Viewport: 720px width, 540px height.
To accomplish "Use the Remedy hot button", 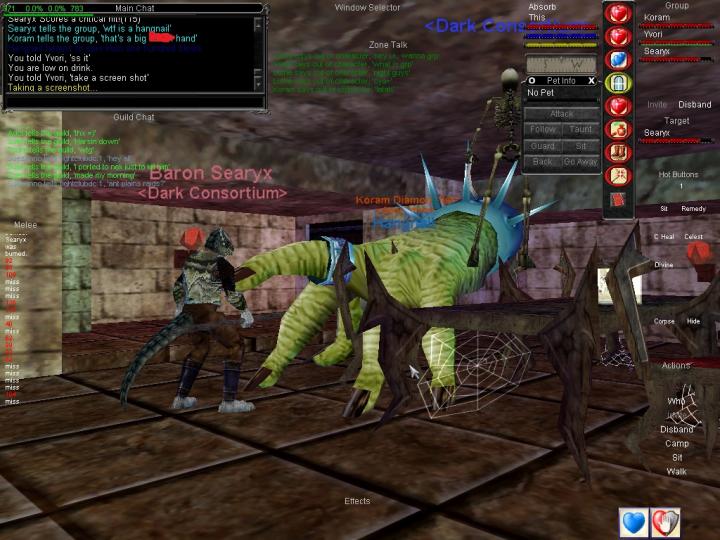I will pyautogui.click(x=693, y=208).
